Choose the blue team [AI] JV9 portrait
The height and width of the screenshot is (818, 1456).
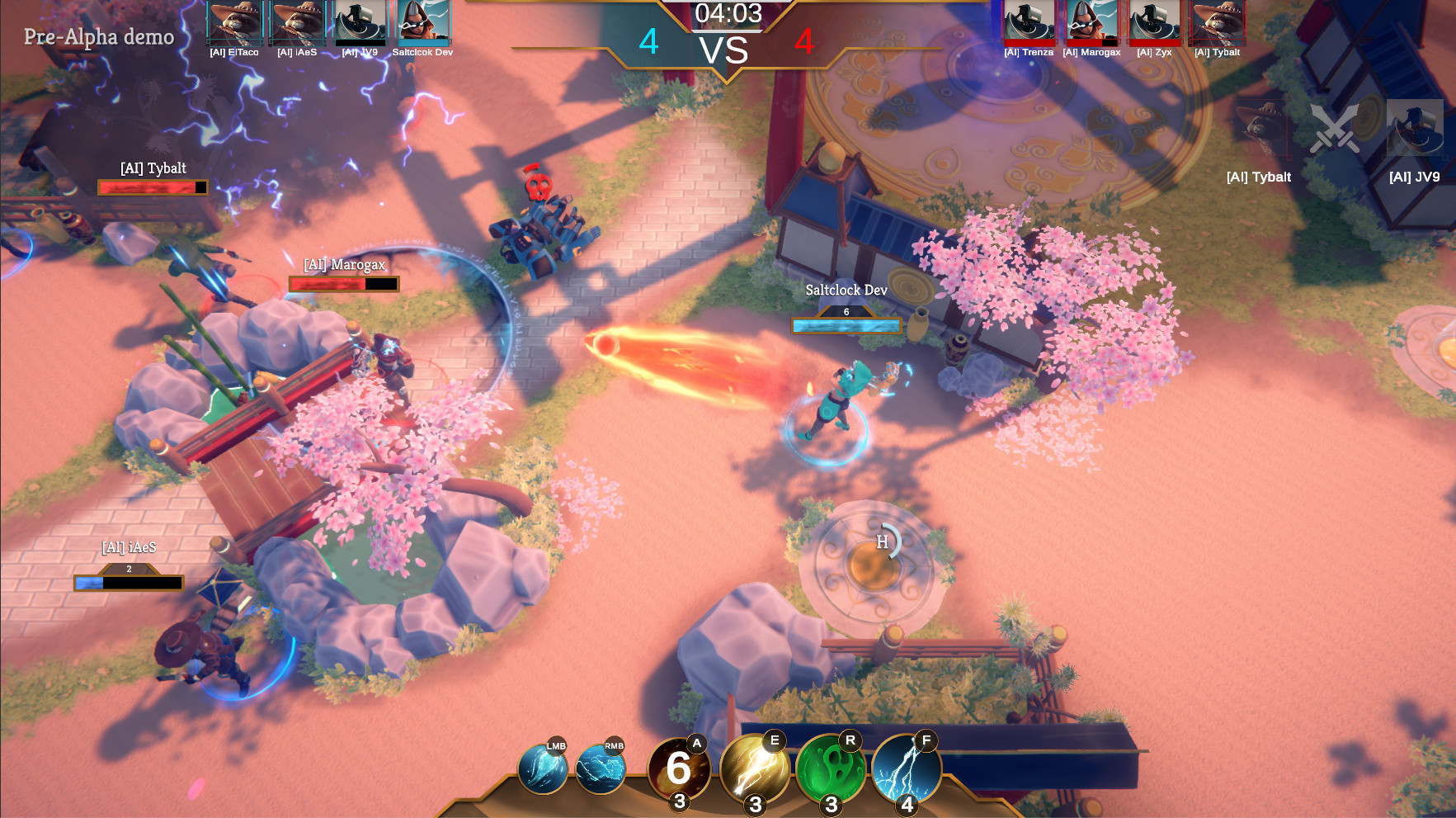point(360,22)
